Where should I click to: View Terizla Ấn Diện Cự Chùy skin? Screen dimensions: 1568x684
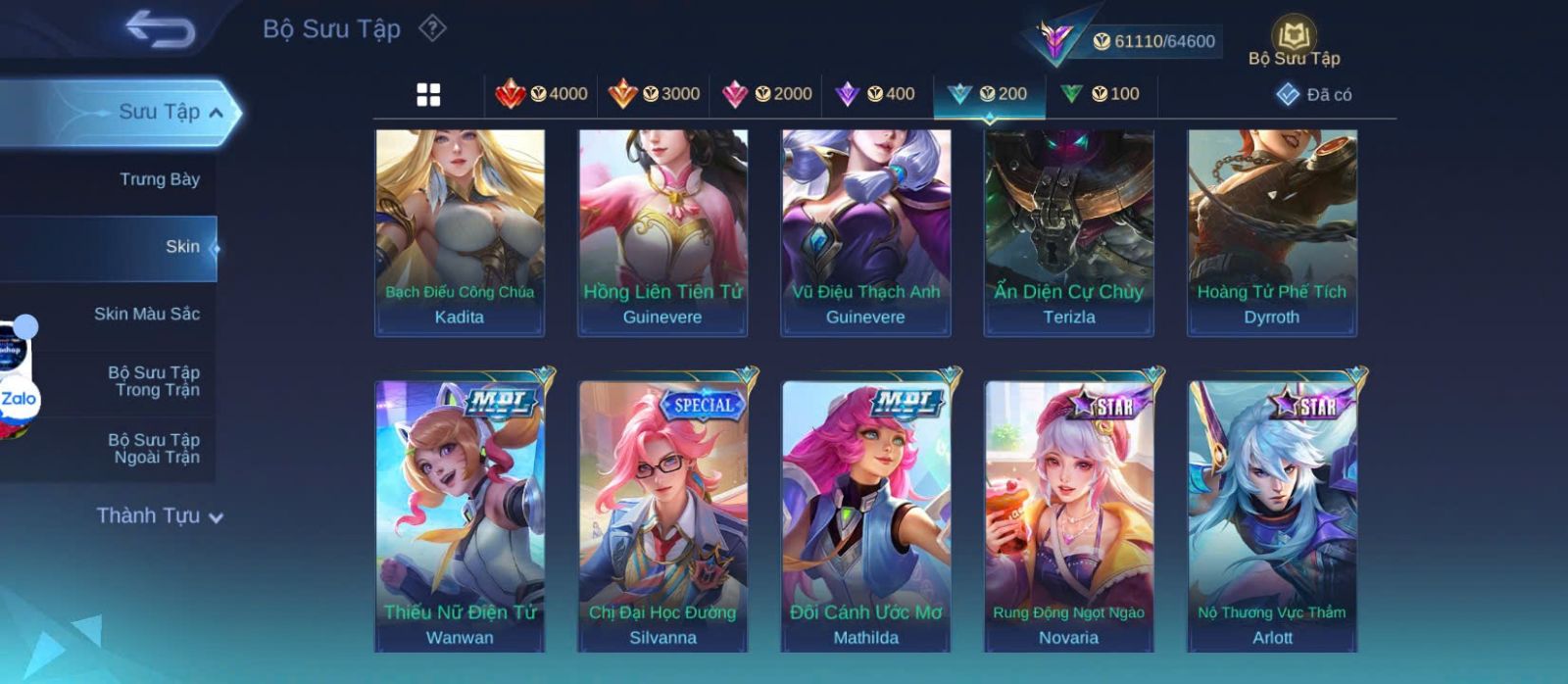click(x=1068, y=233)
